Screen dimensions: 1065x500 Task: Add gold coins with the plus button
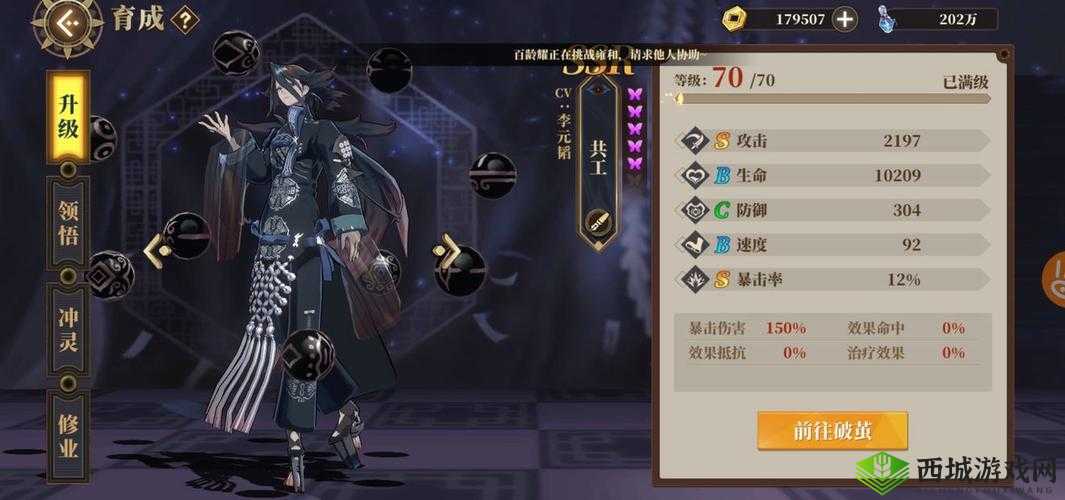coord(845,18)
